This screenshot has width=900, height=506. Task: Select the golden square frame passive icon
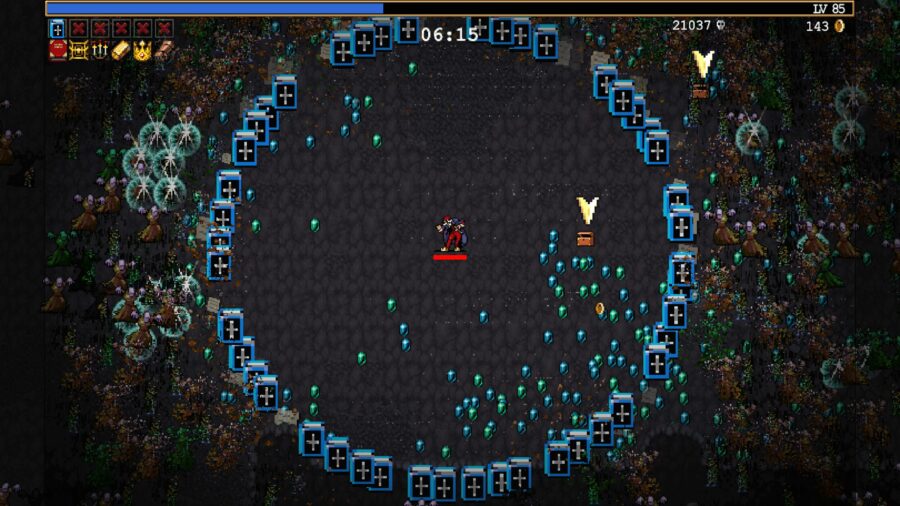coord(78,49)
